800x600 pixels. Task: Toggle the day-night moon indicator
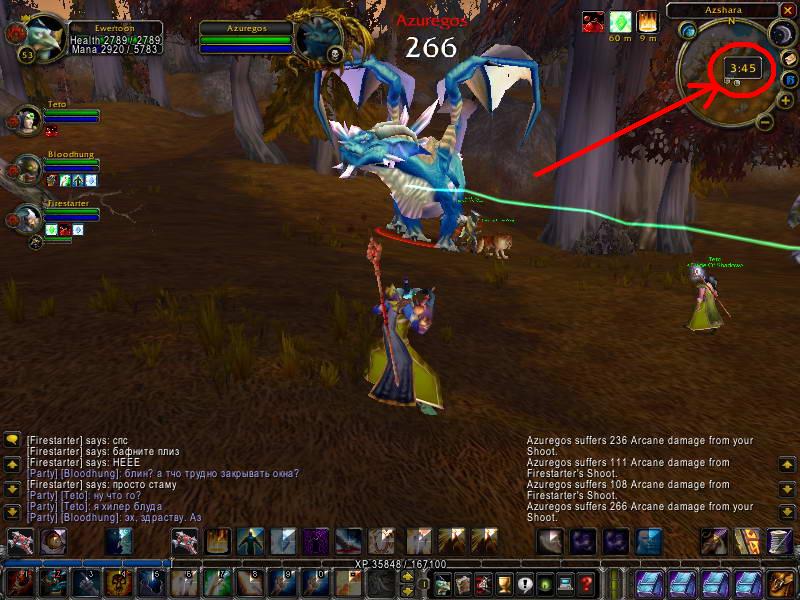click(x=779, y=35)
